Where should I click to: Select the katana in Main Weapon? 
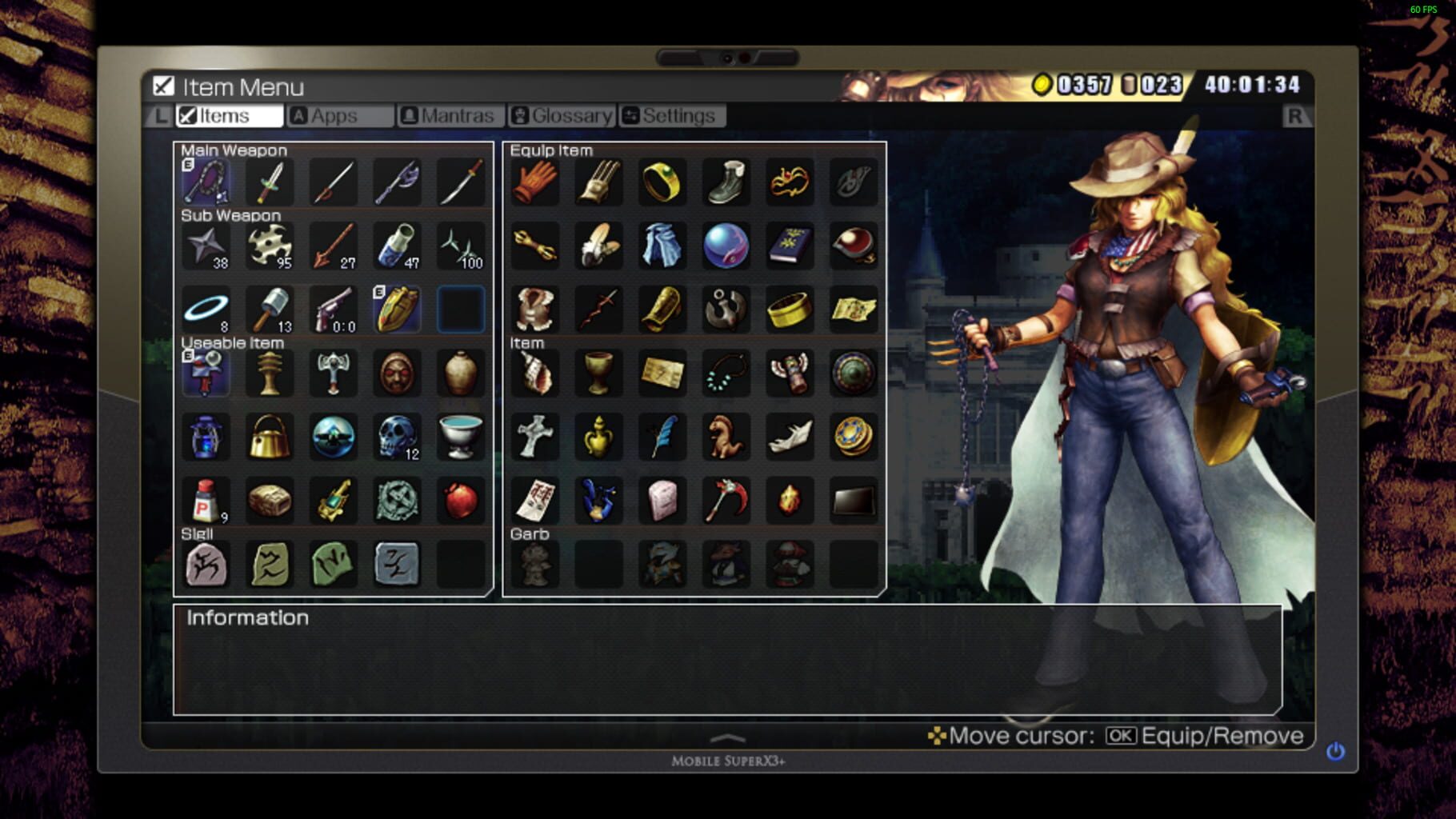point(462,182)
